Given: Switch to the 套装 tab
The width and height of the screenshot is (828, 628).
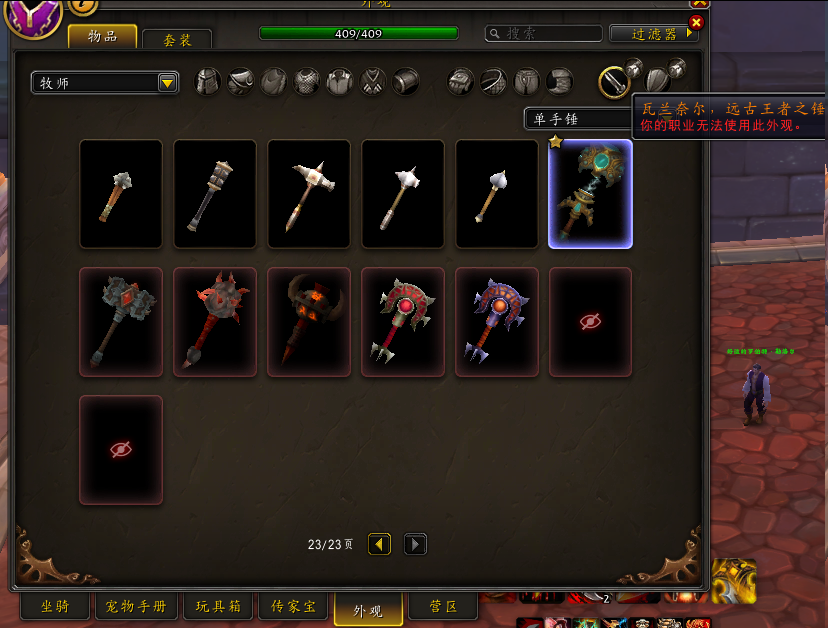Looking at the screenshot, I should coord(177,39).
